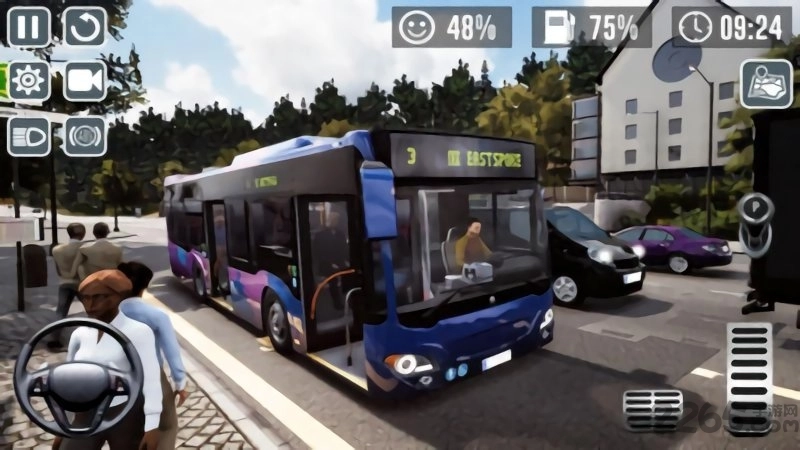
Task: Open the route map
Action: [x=765, y=83]
